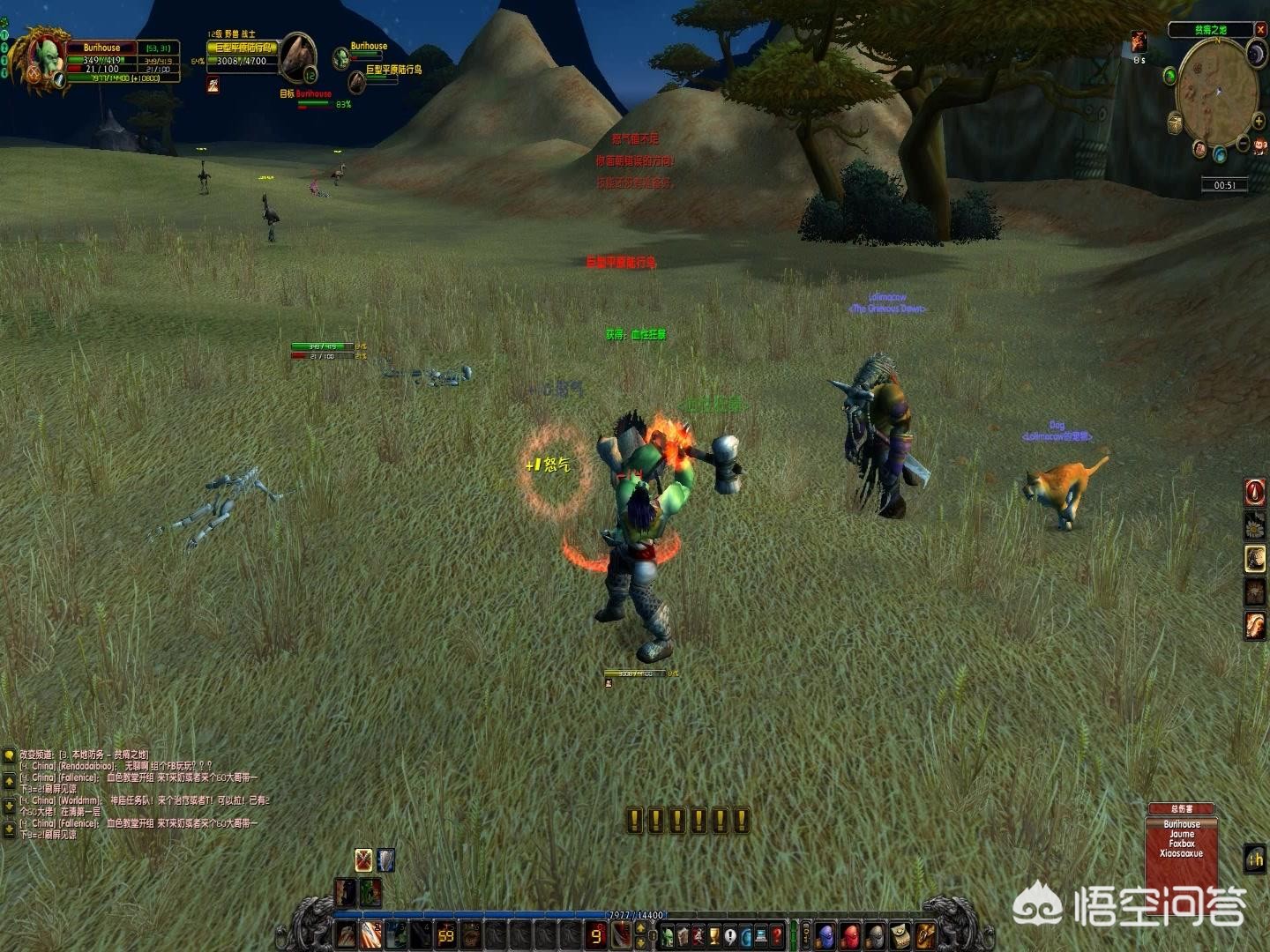The height and width of the screenshot is (952, 1270).
Task: Page the action bar up with arrow
Action: click(x=641, y=927)
